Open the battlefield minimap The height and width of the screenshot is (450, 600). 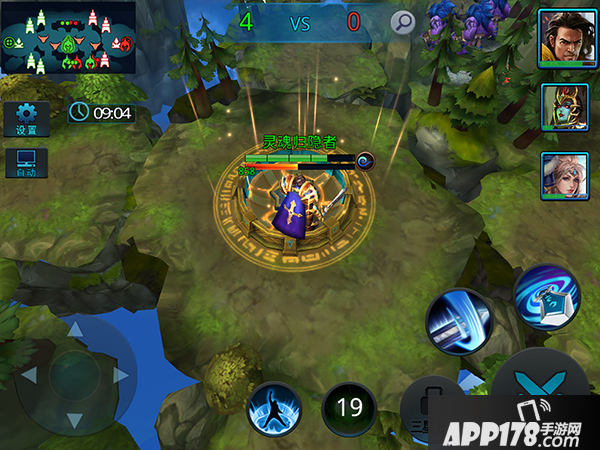(x=69, y=37)
